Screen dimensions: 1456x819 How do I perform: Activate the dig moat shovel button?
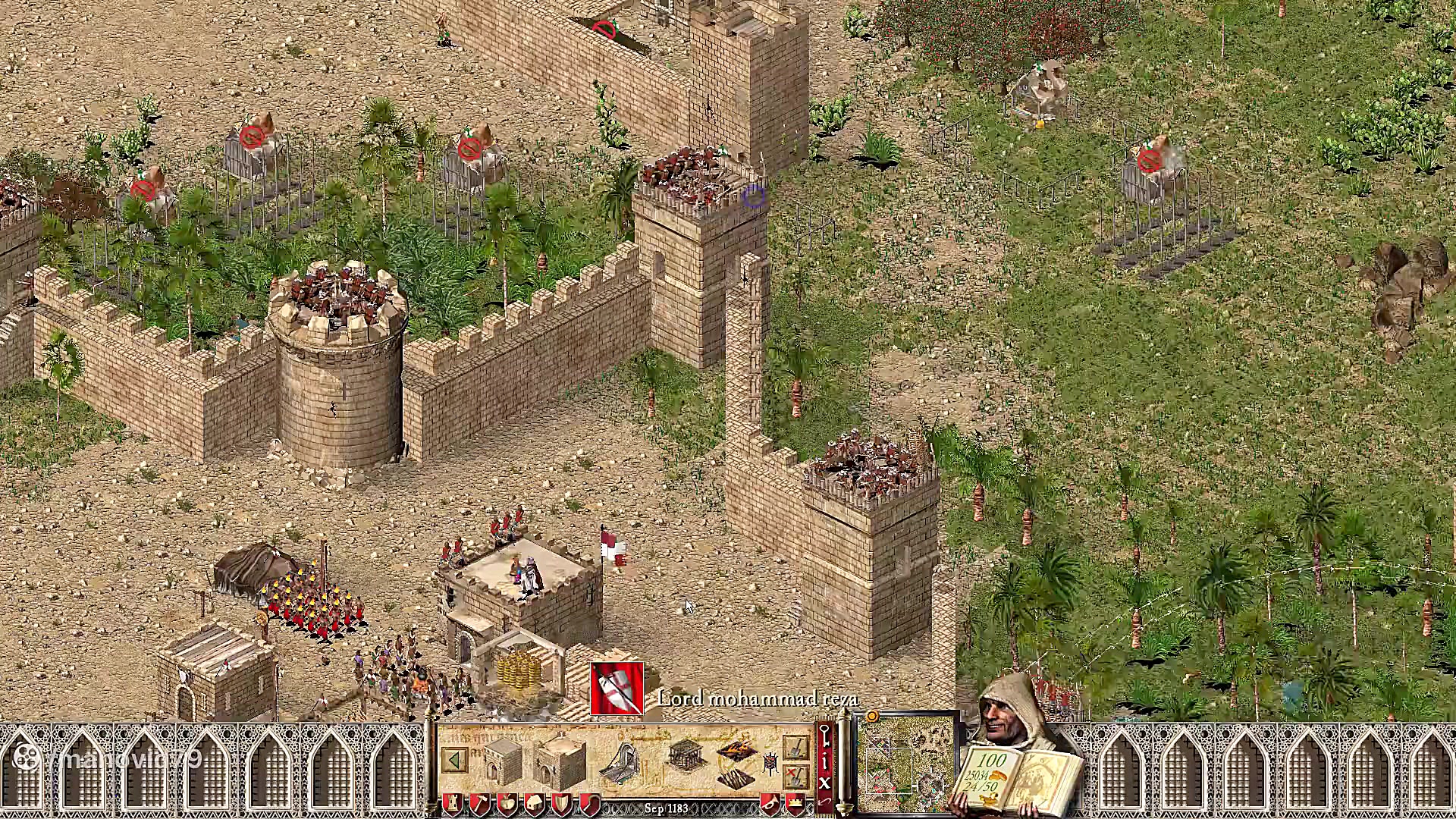click(x=795, y=748)
